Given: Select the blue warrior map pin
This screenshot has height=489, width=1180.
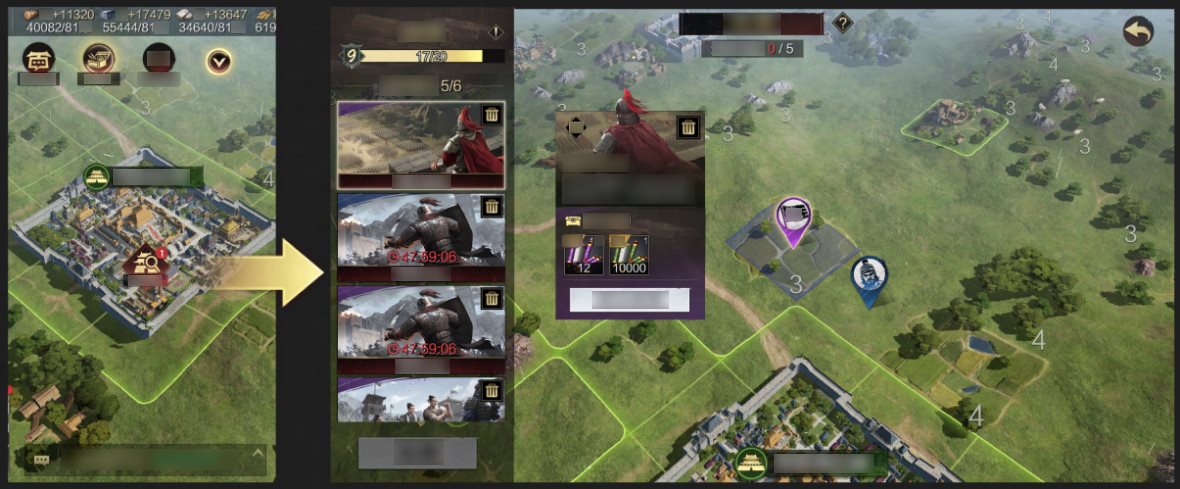Looking at the screenshot, I should point(869,279).
